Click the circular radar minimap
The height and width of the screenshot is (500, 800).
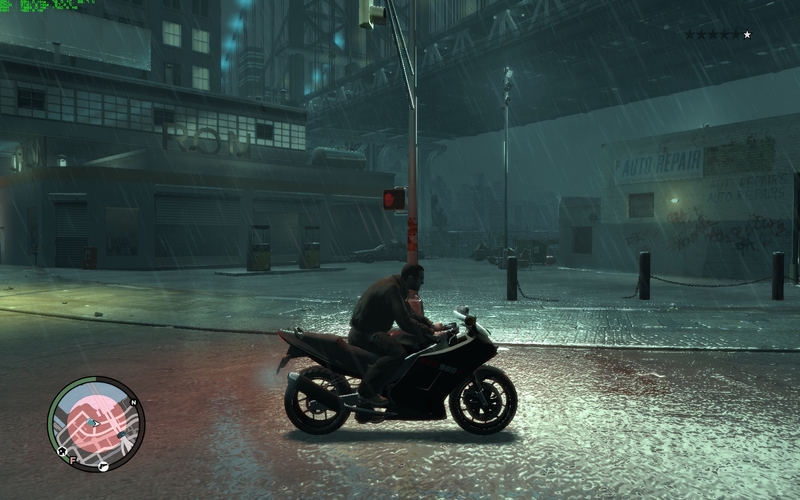coord(96,424)
